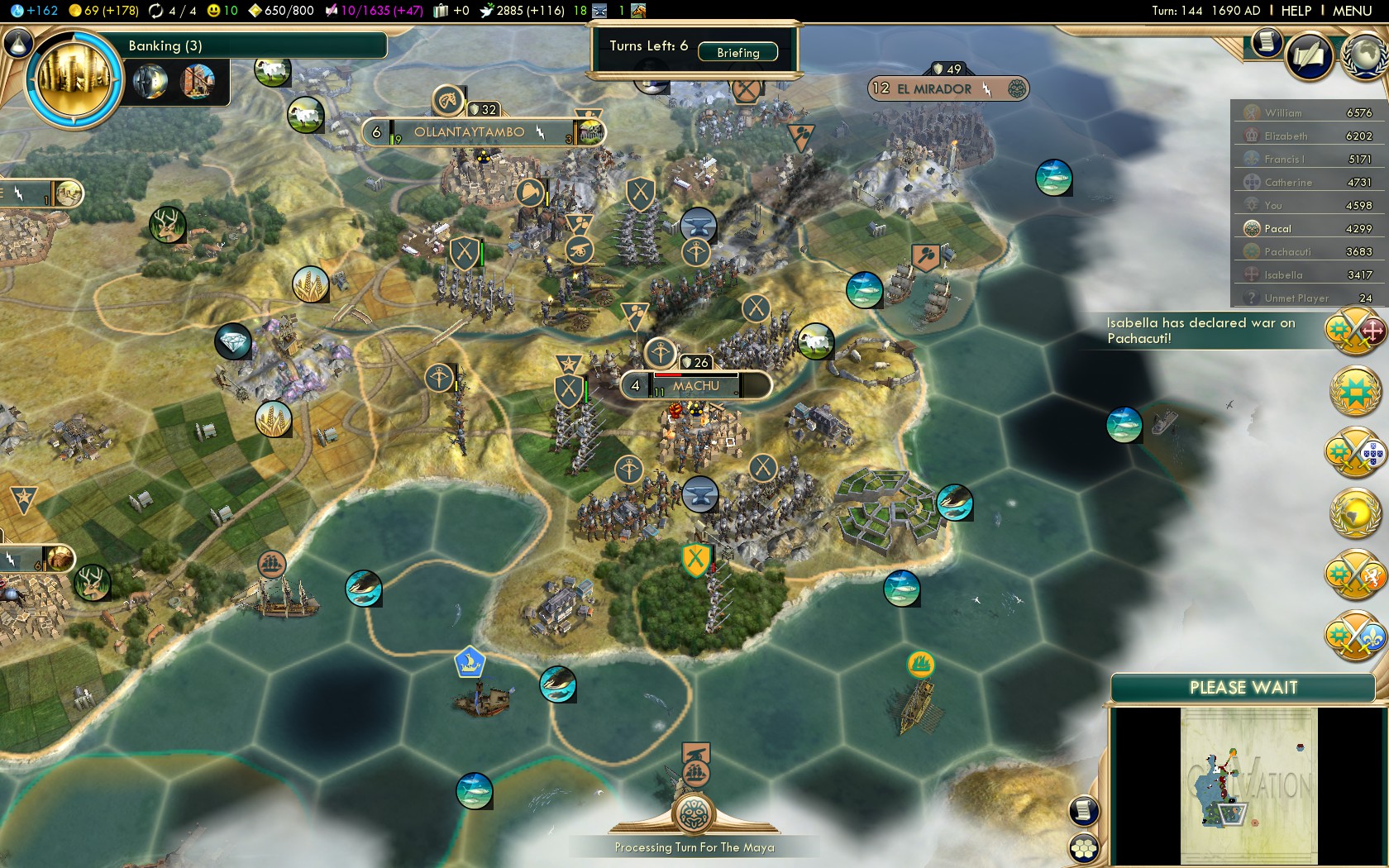1389x868 pixels.
Task: Click on the minimap
Action: coord(1248,785)
